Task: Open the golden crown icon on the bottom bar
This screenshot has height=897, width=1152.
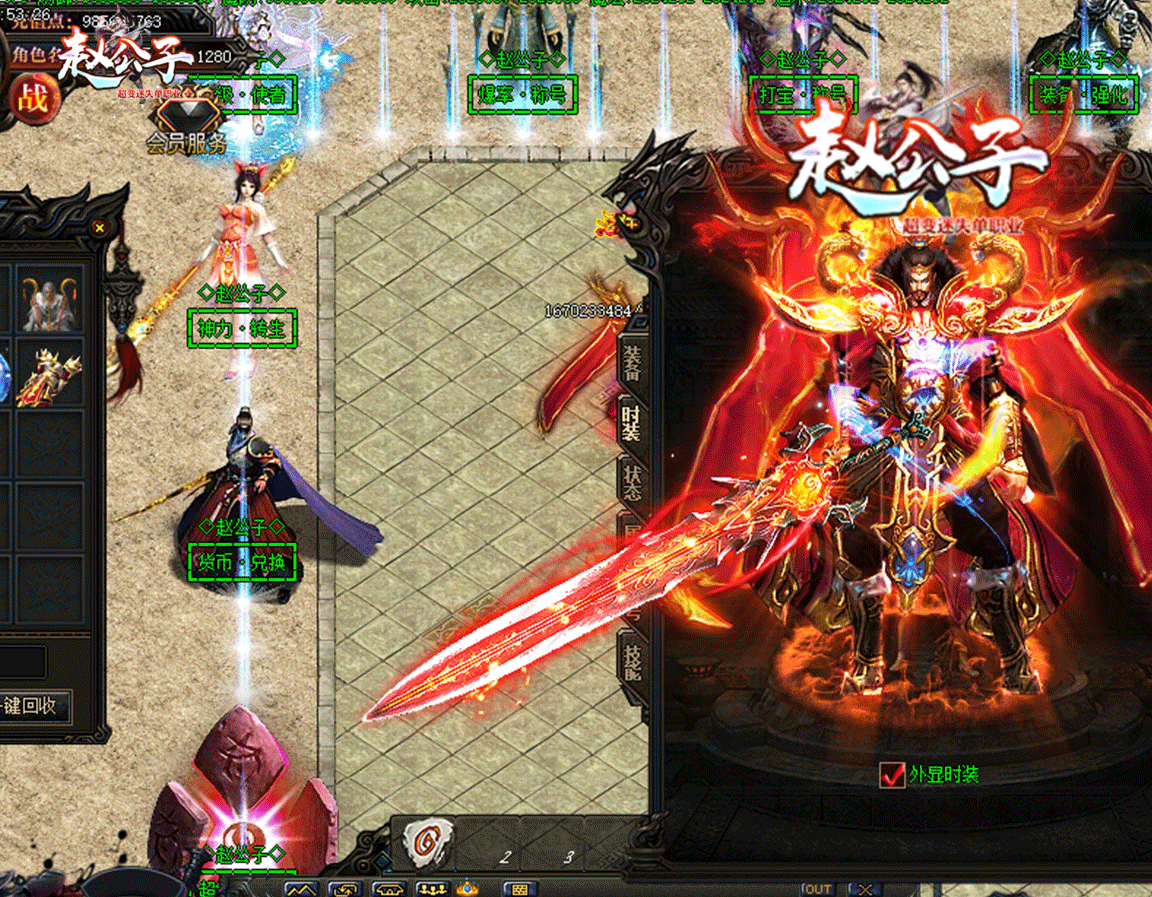Action: pos(467,888)
